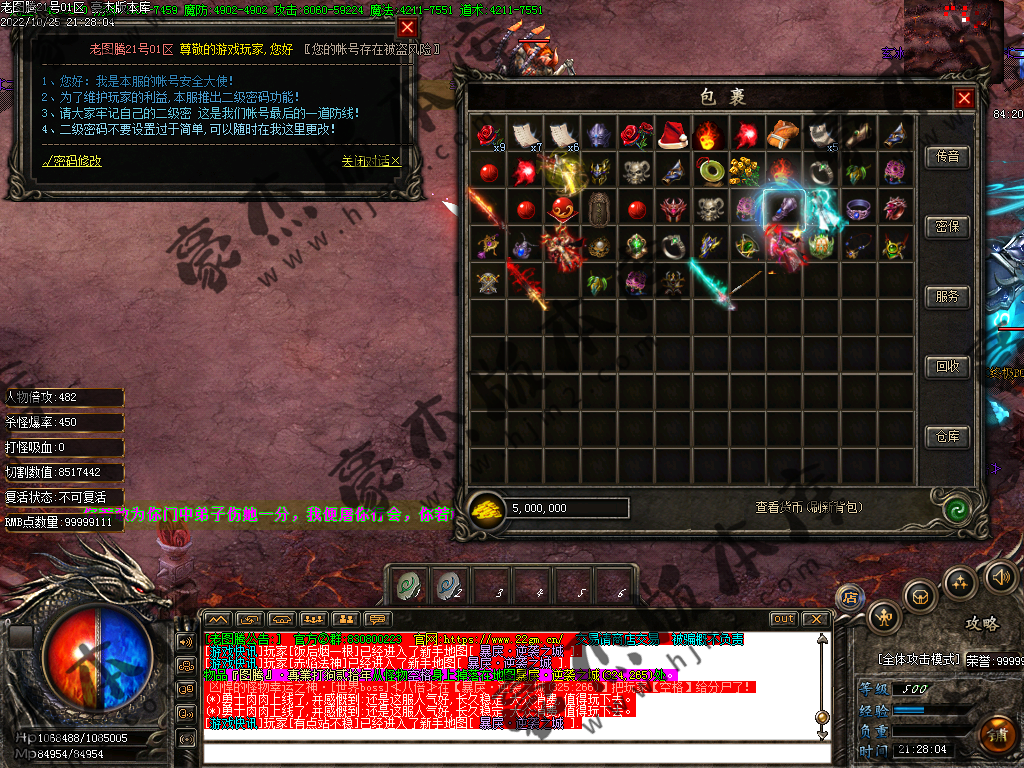
Task: Select the folded orange robe item
Action: pyautogui.click(x=782, y=135)
